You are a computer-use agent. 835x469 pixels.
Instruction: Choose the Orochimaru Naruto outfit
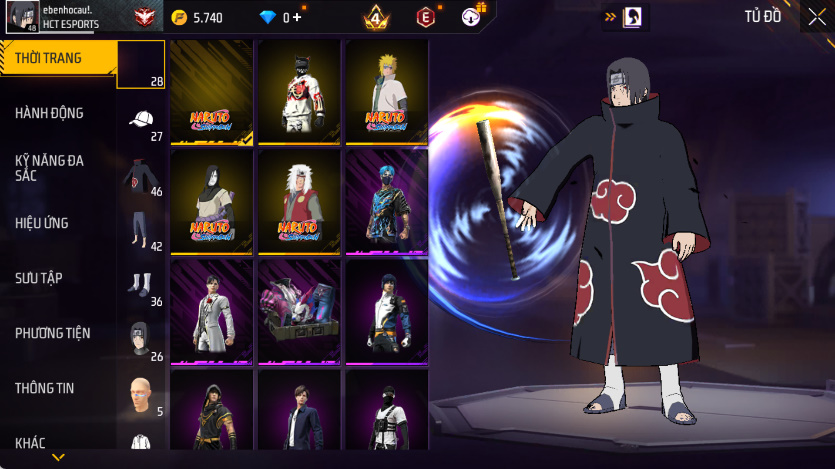(x=211, y=201)
